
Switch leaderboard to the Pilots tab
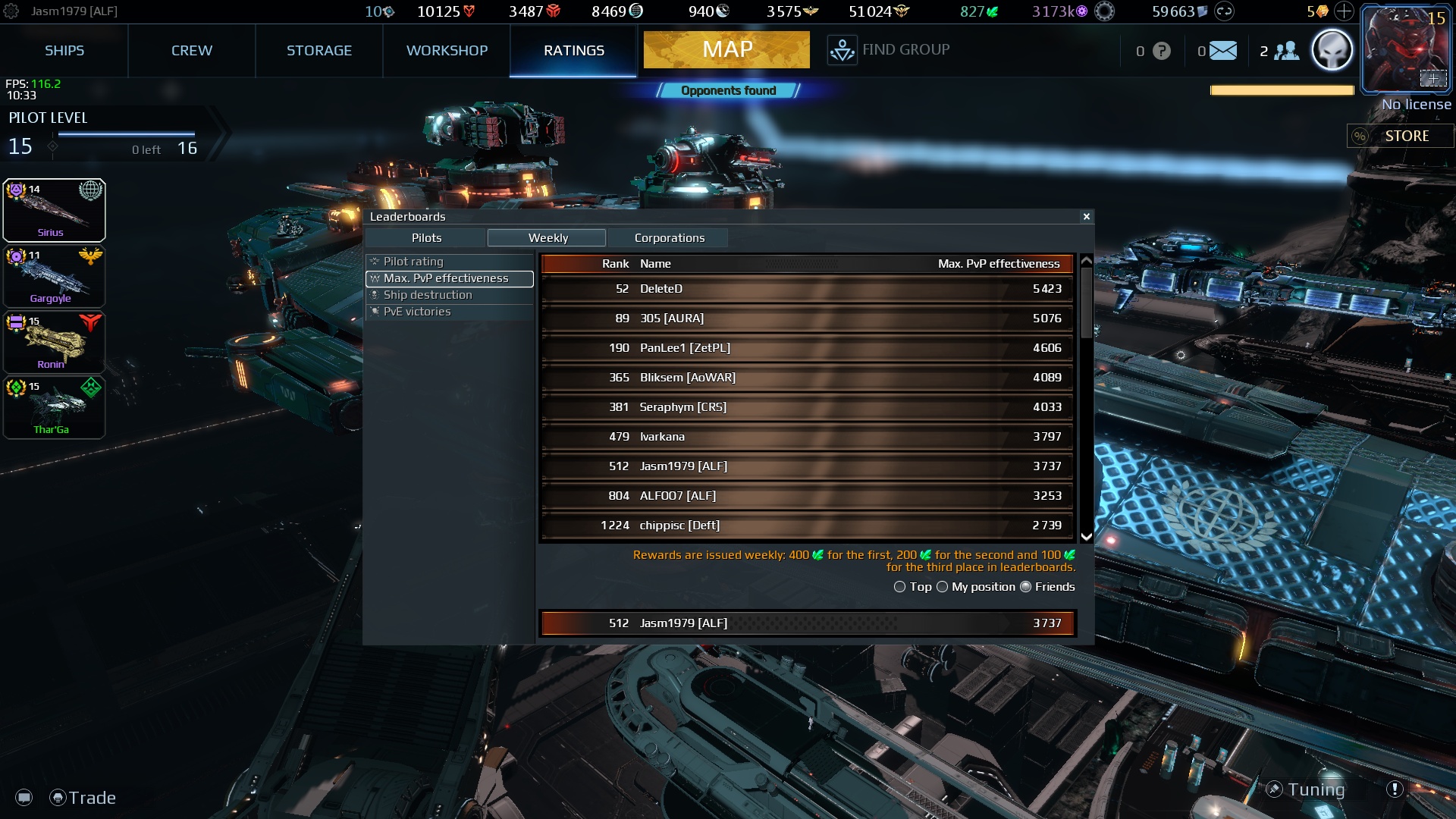426,238
